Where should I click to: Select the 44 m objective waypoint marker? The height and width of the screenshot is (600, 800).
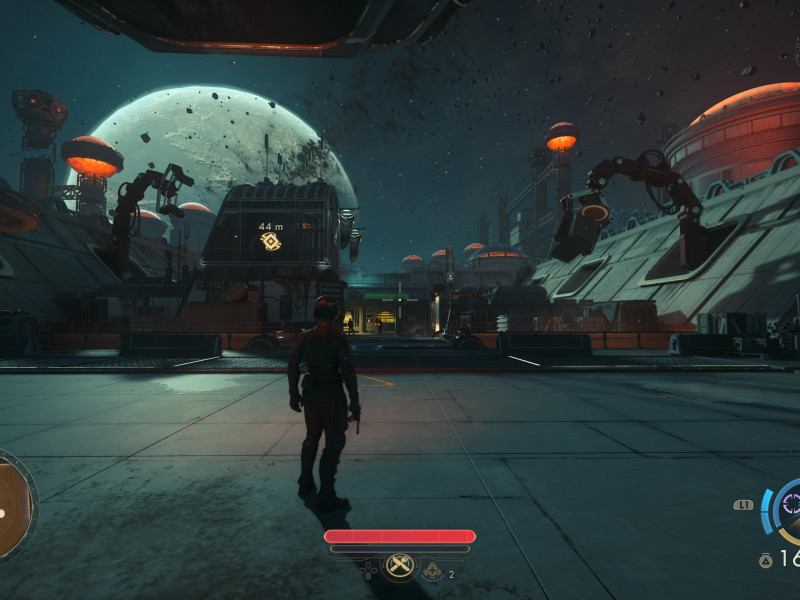pos(270,241)
